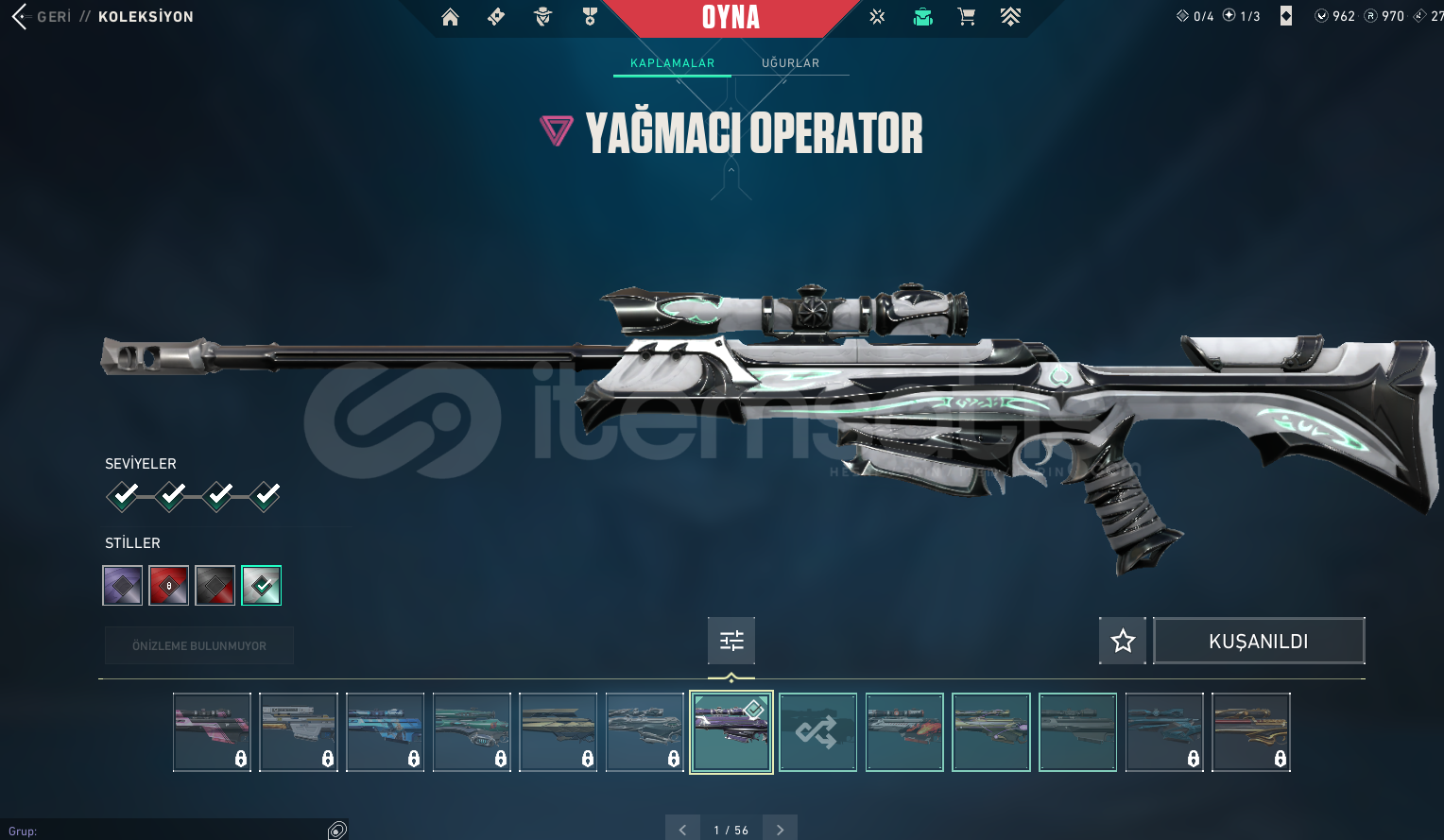This screenshot has height=840, width=1444.
Task: Switch to the UĞURLAR tab
Action: click(x=790, y=63)
